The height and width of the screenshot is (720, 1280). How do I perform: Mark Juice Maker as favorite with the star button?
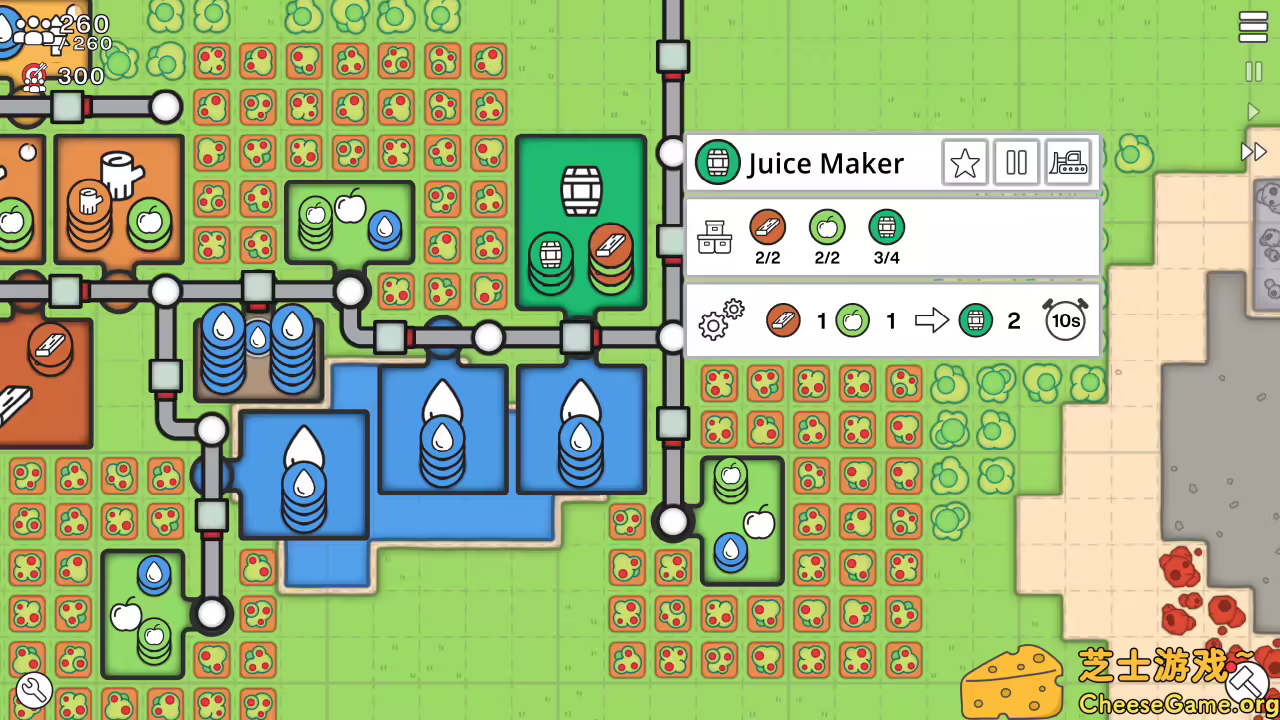pyautogui.click(x=964, y=162)
